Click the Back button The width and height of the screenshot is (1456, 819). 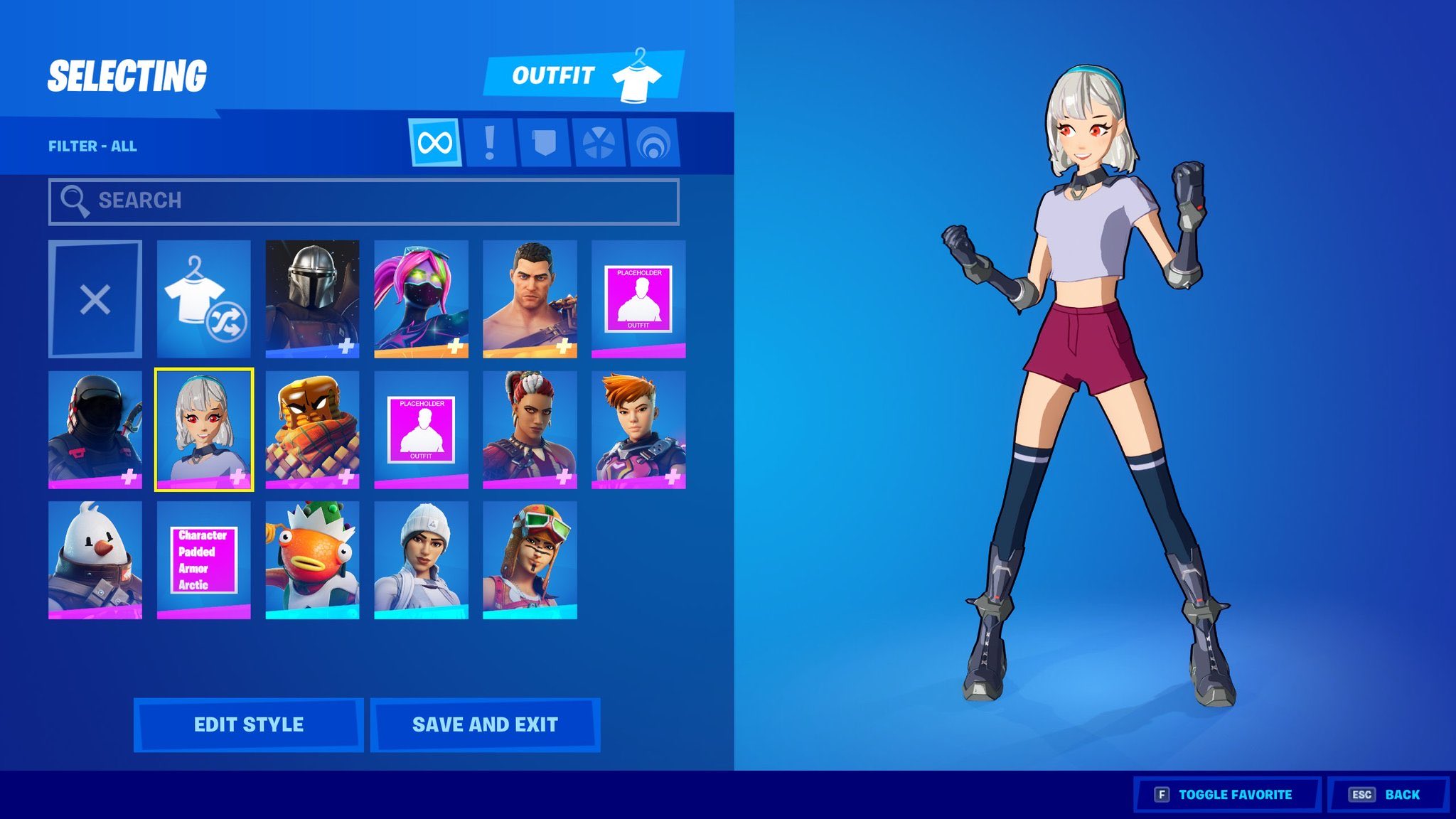(1387, 794)
